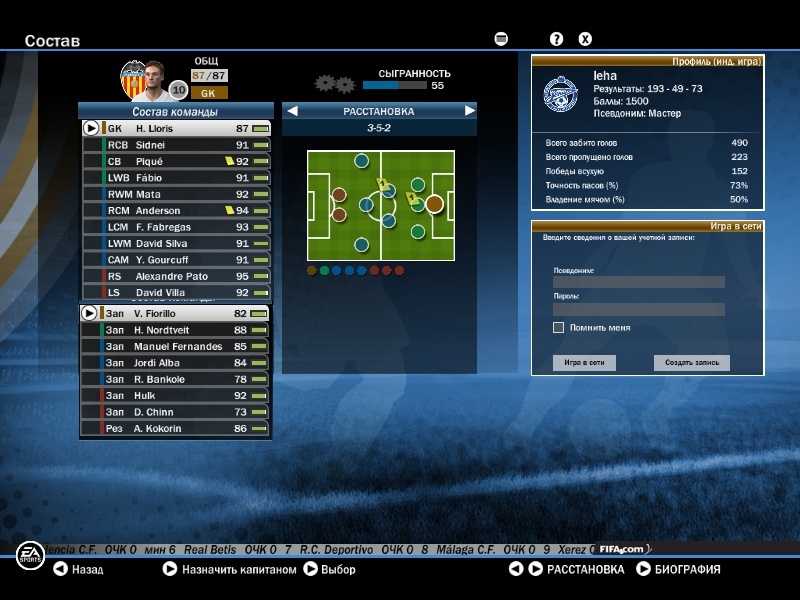Switch to previous formation with left arrow
The height and width of the screenshot is (600, 800).
pyautogui.click(x=293, y=111)
